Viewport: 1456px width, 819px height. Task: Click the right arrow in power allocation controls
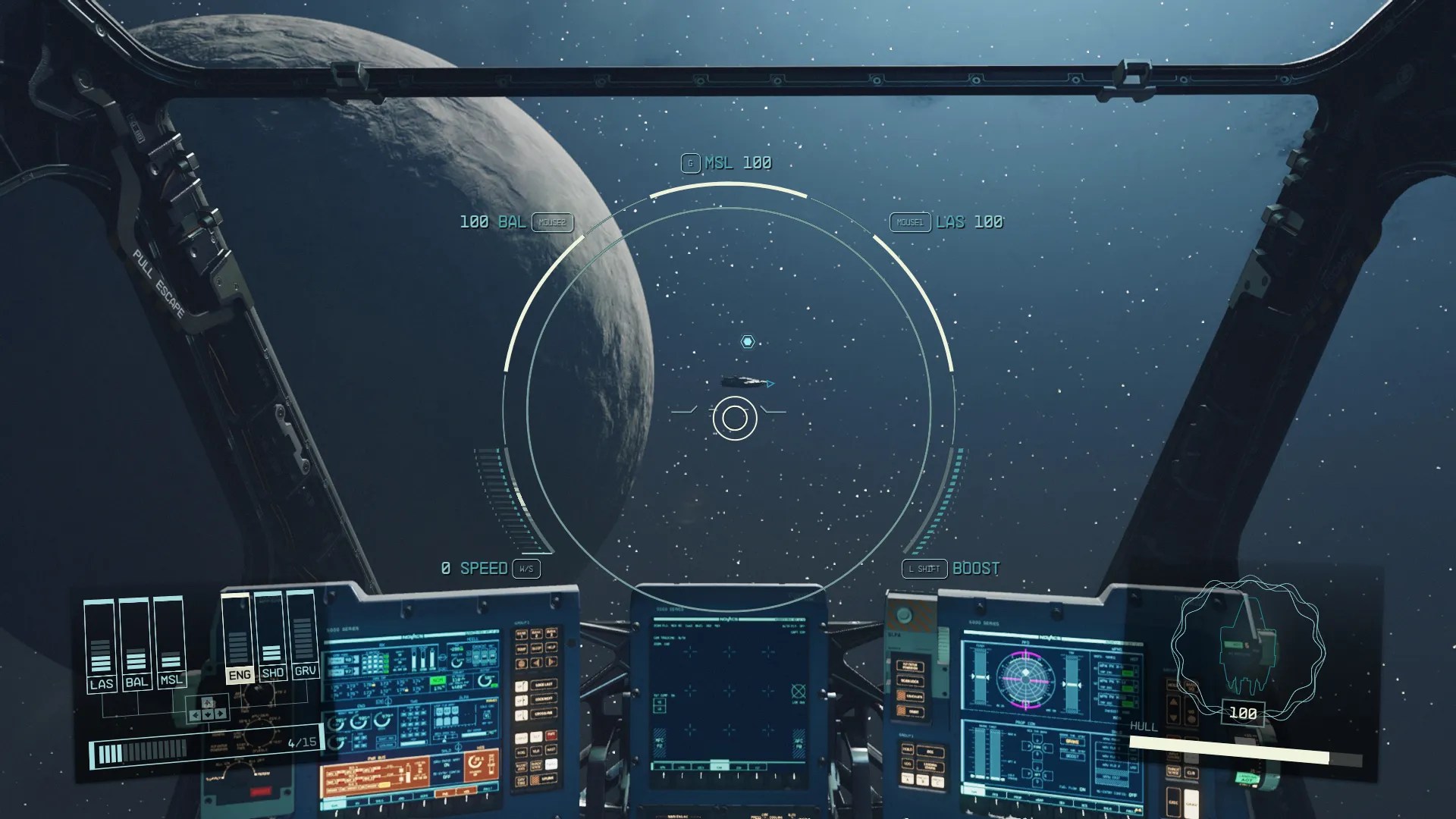click(221, 714)
